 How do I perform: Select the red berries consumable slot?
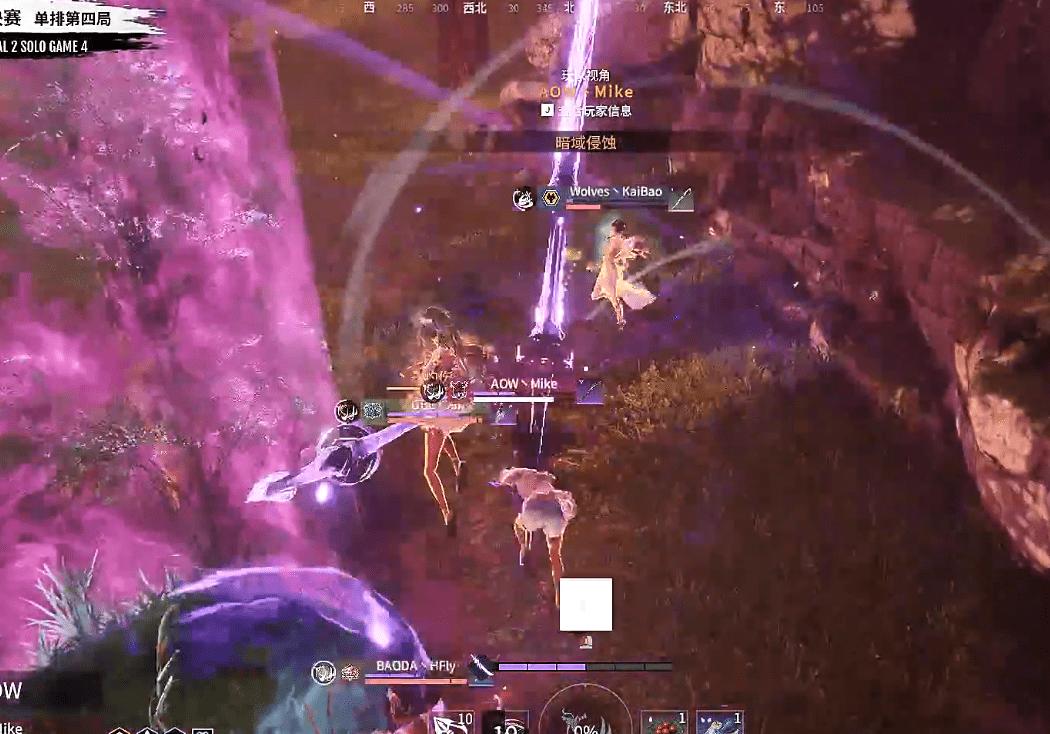(662, 723)
